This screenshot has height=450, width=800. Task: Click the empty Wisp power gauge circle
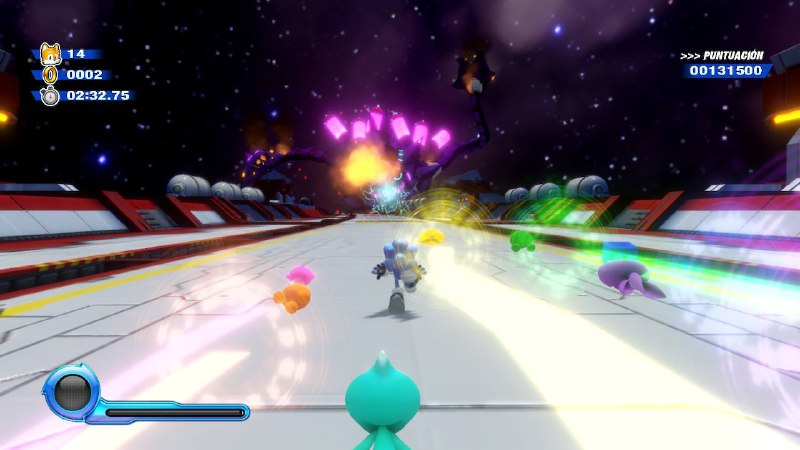click(73, 391)
